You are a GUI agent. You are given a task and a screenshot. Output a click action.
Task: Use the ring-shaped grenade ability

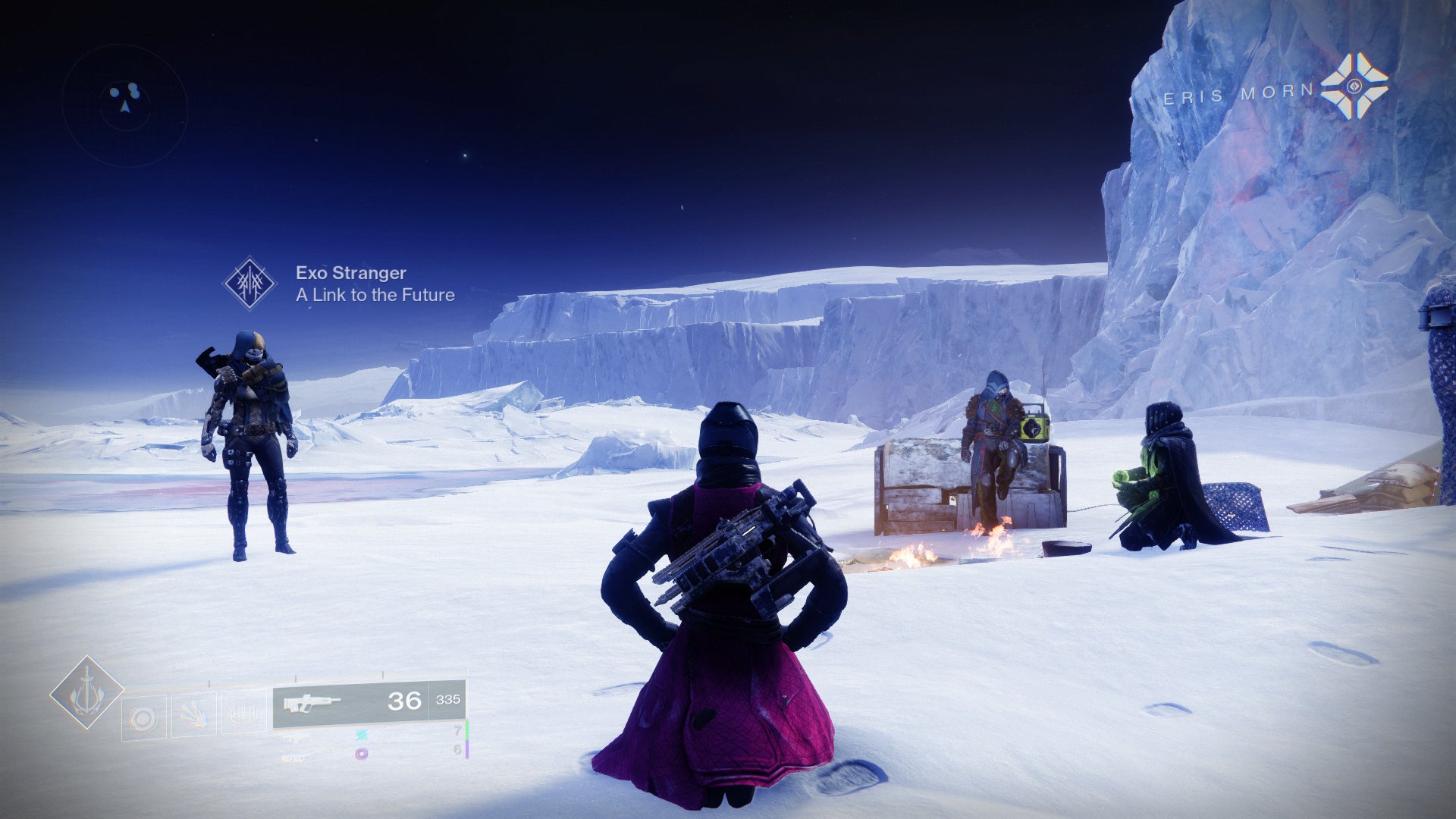(143, 717)
